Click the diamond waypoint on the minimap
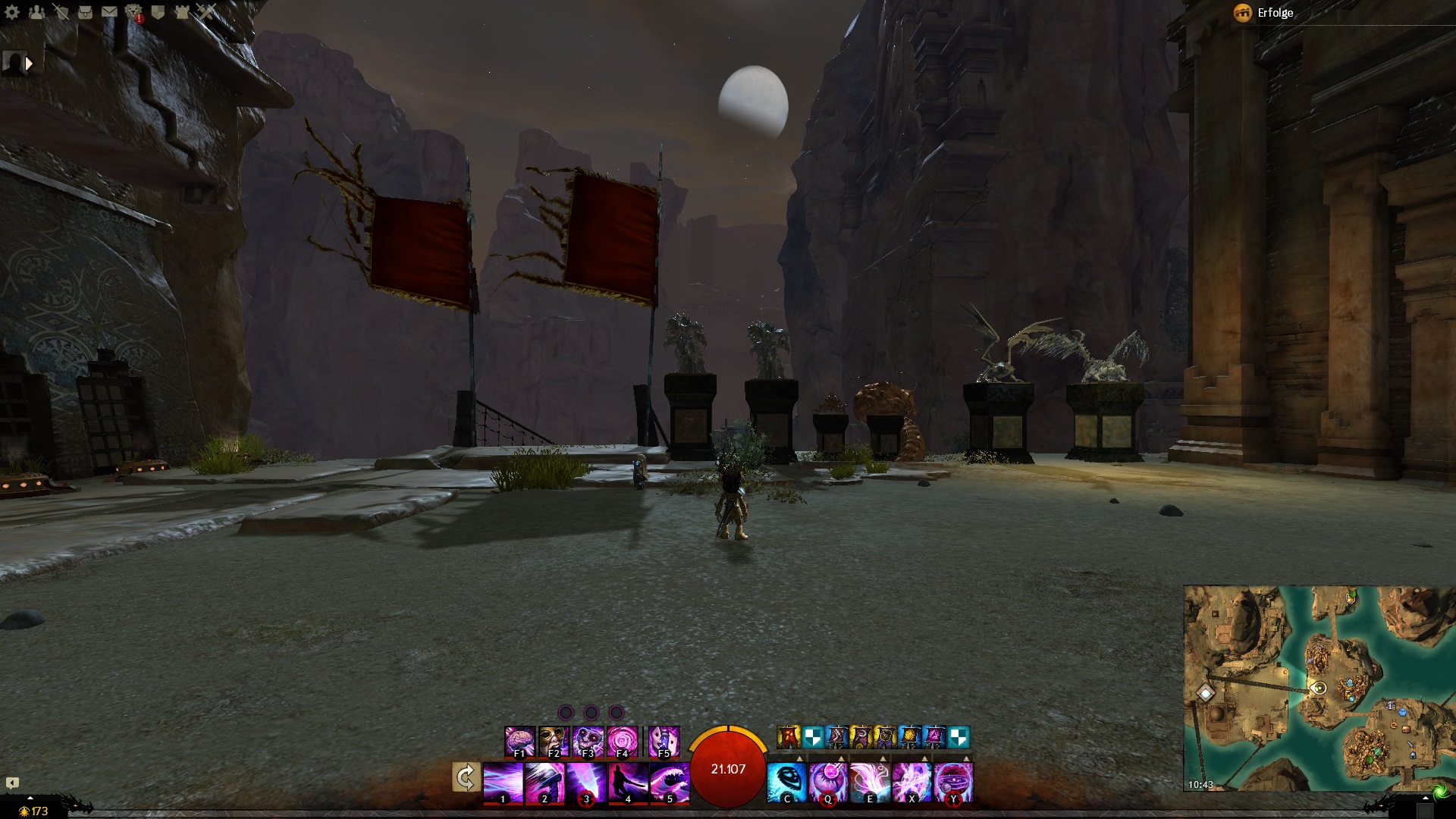 tap(1205, 692)
